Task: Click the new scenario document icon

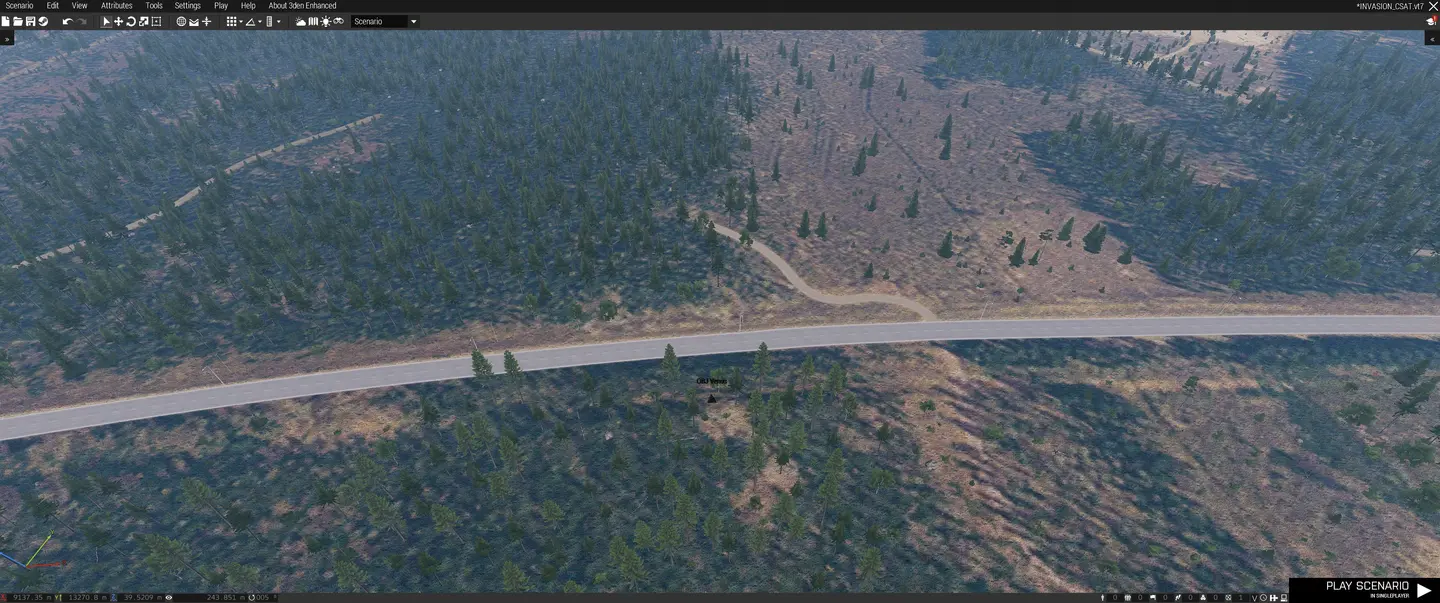Action: point(5,21)
